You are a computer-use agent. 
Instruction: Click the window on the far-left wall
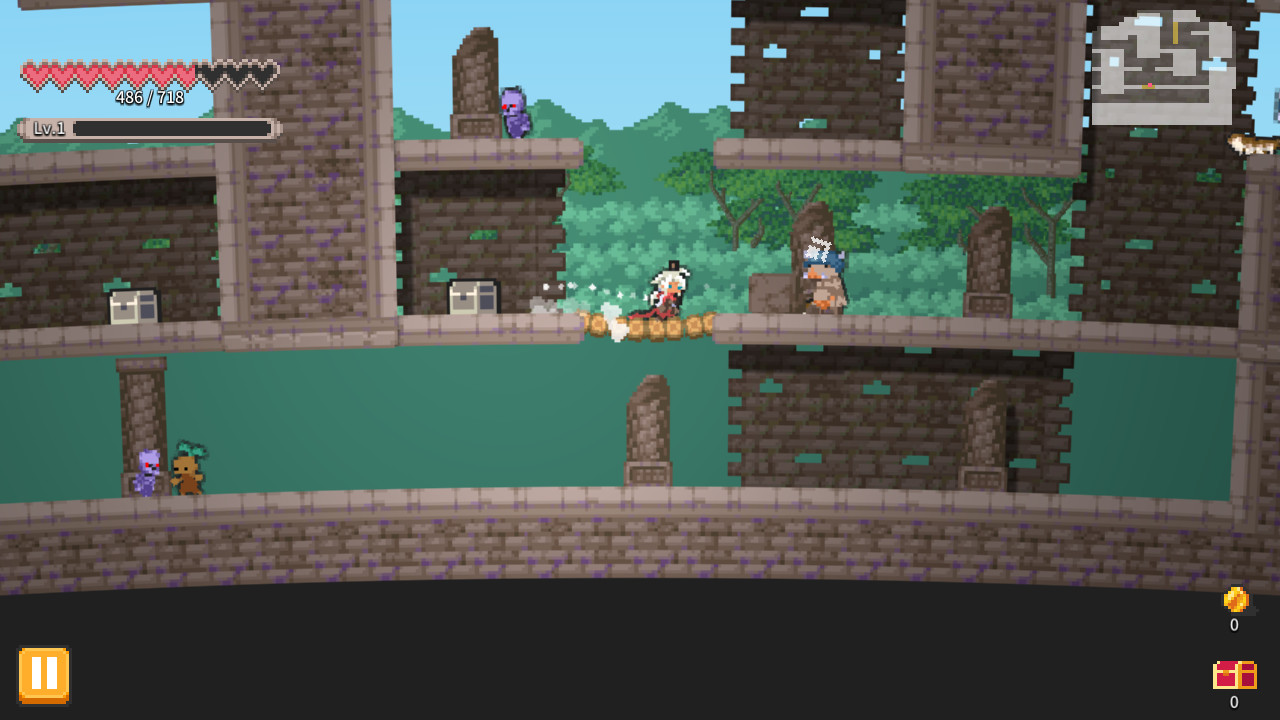click(x=131, y=306)
